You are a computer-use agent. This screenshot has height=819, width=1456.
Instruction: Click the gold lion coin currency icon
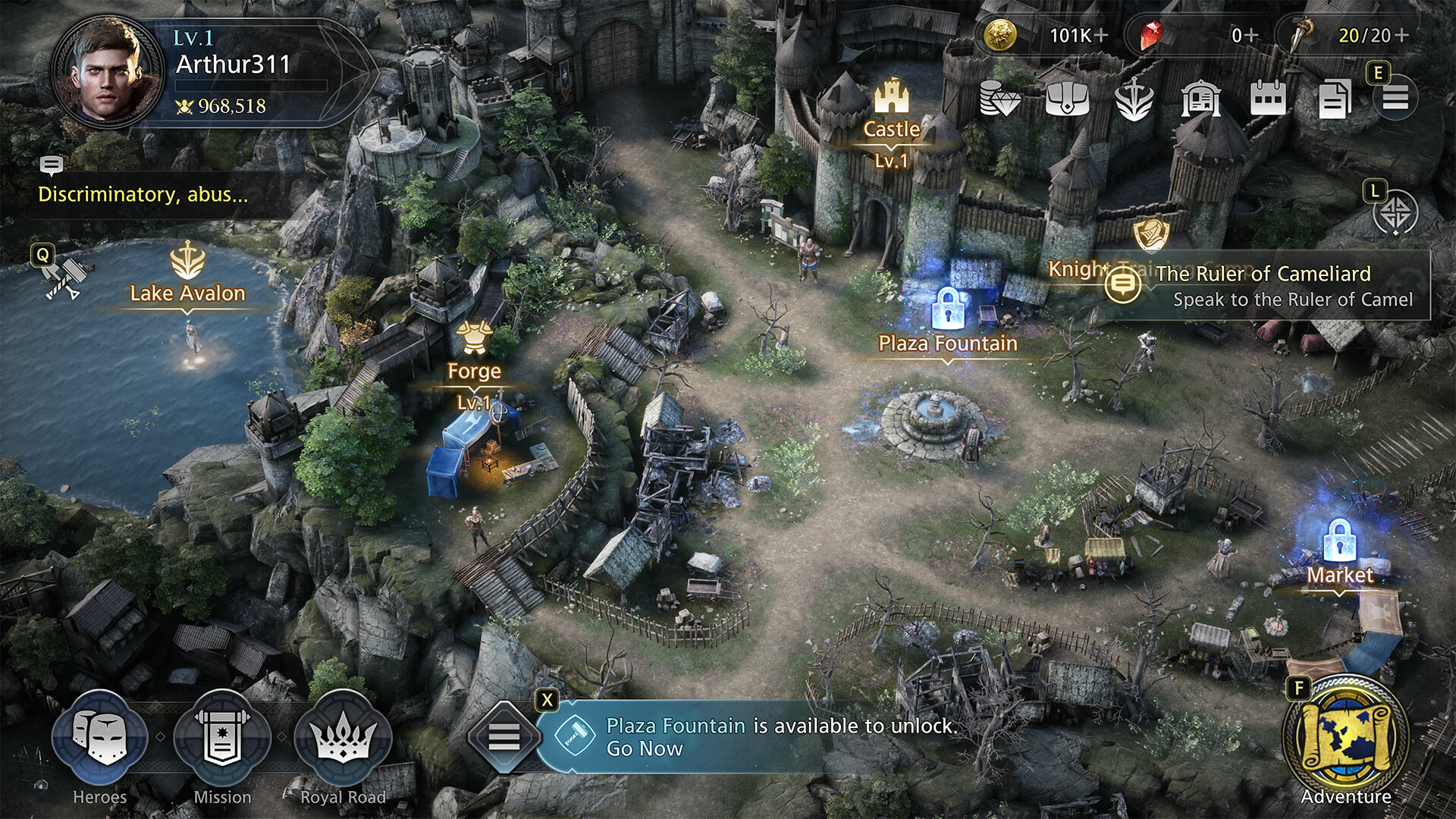1001,34
